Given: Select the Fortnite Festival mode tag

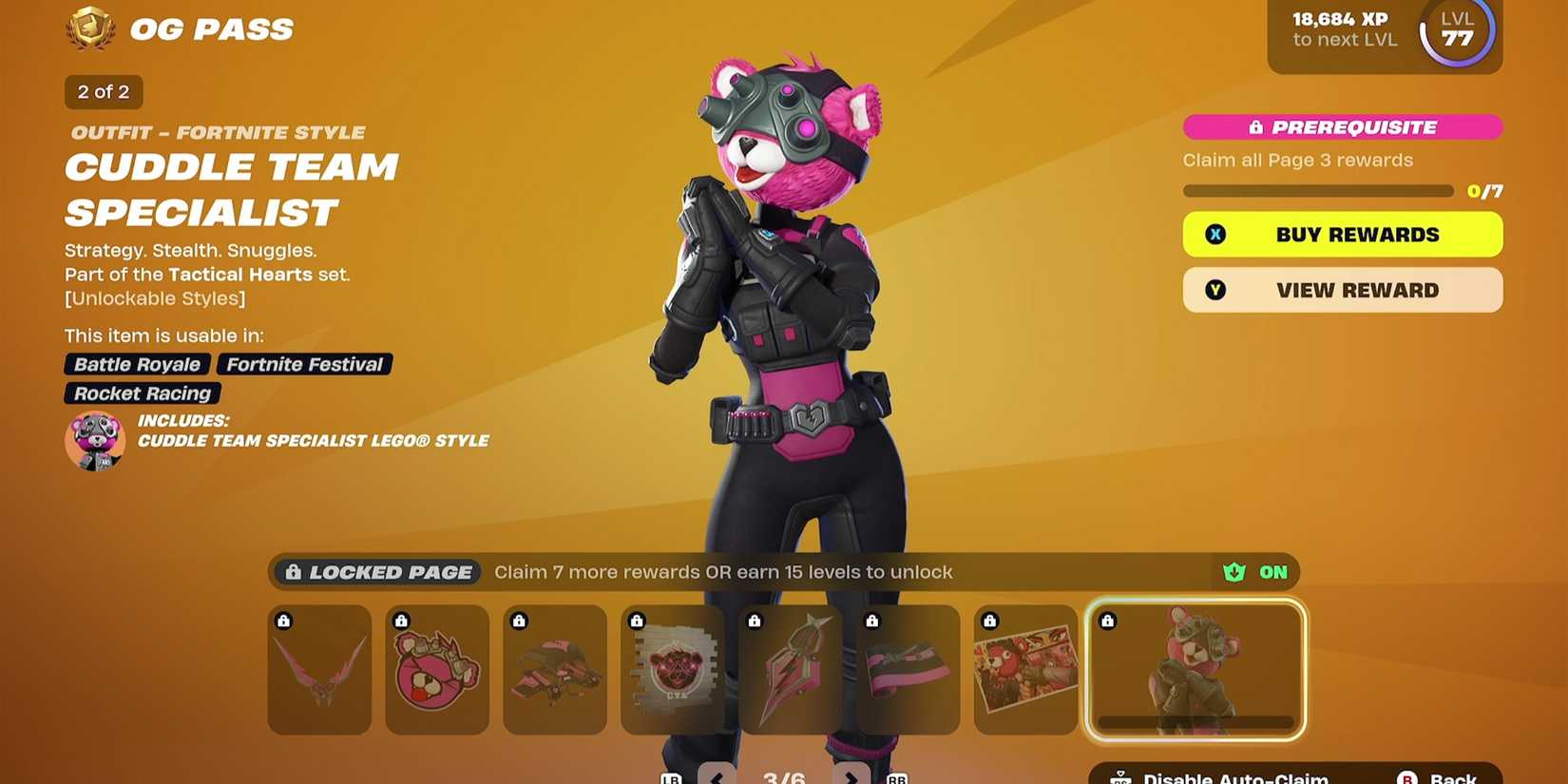Looking at the screenshot, I should pyautogui.click(x=303, y=364).
